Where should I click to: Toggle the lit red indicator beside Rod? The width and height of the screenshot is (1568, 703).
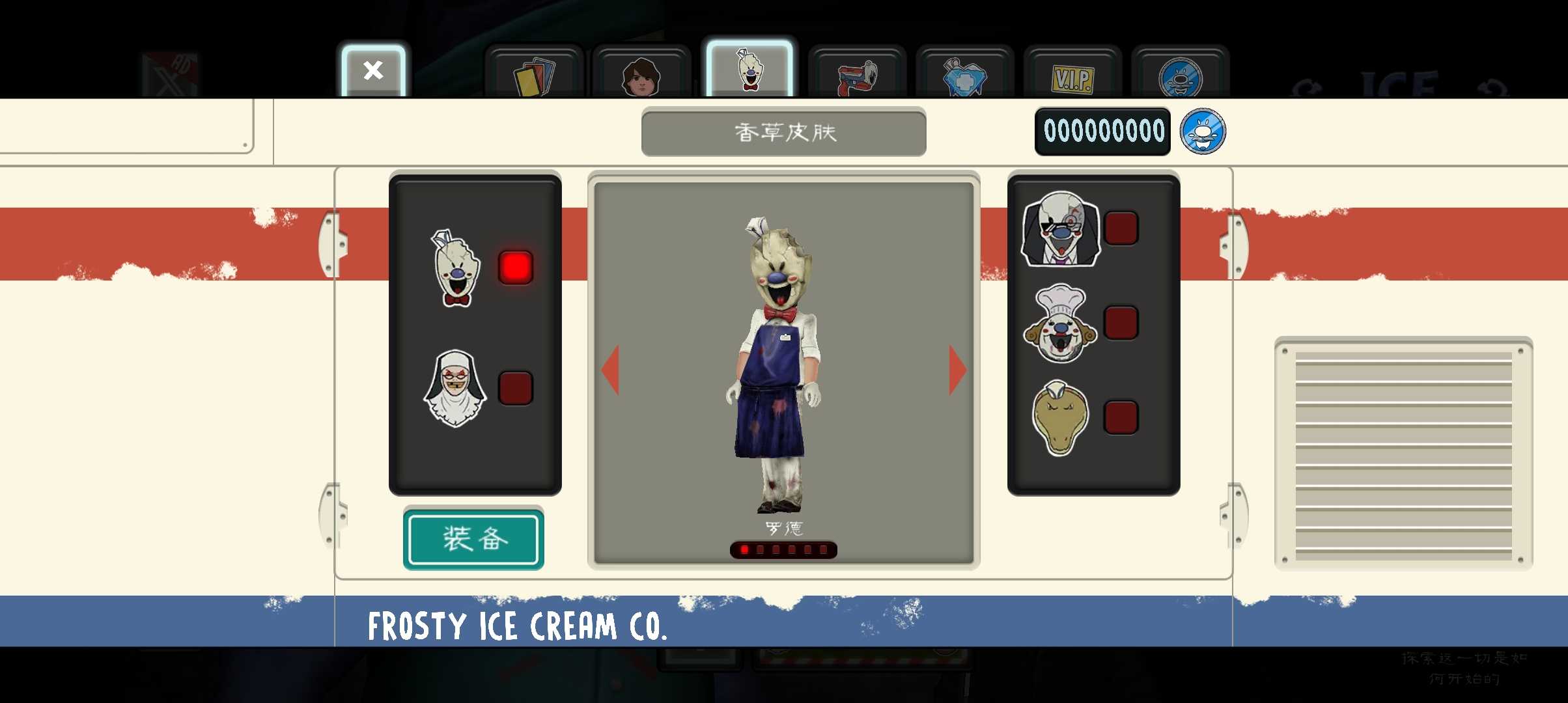[x=515, y=268]
